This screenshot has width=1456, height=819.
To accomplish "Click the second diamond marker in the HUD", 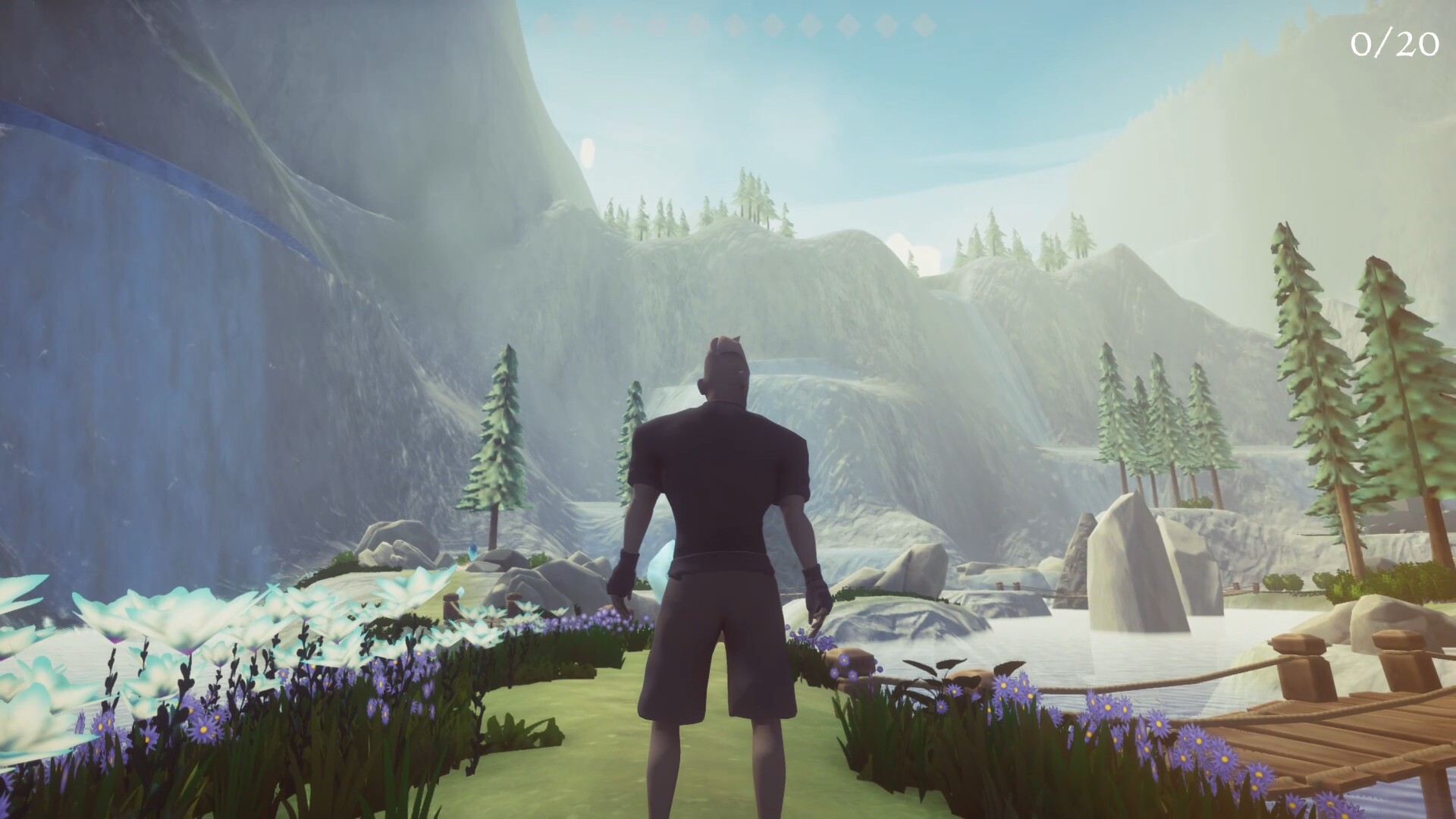I will point(582,23).
